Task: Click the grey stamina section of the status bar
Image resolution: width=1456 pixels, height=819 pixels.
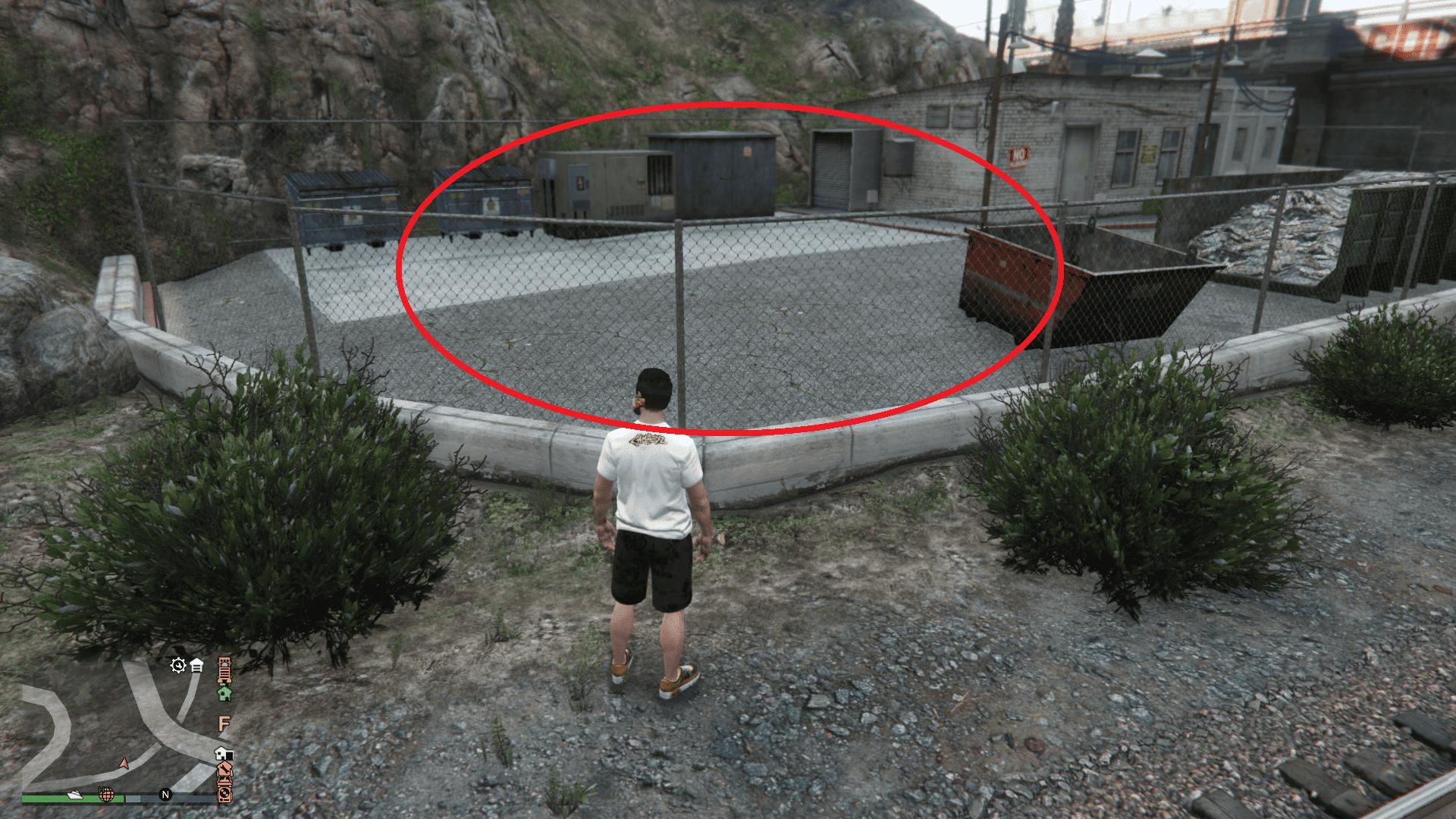Action: [133, 798]
